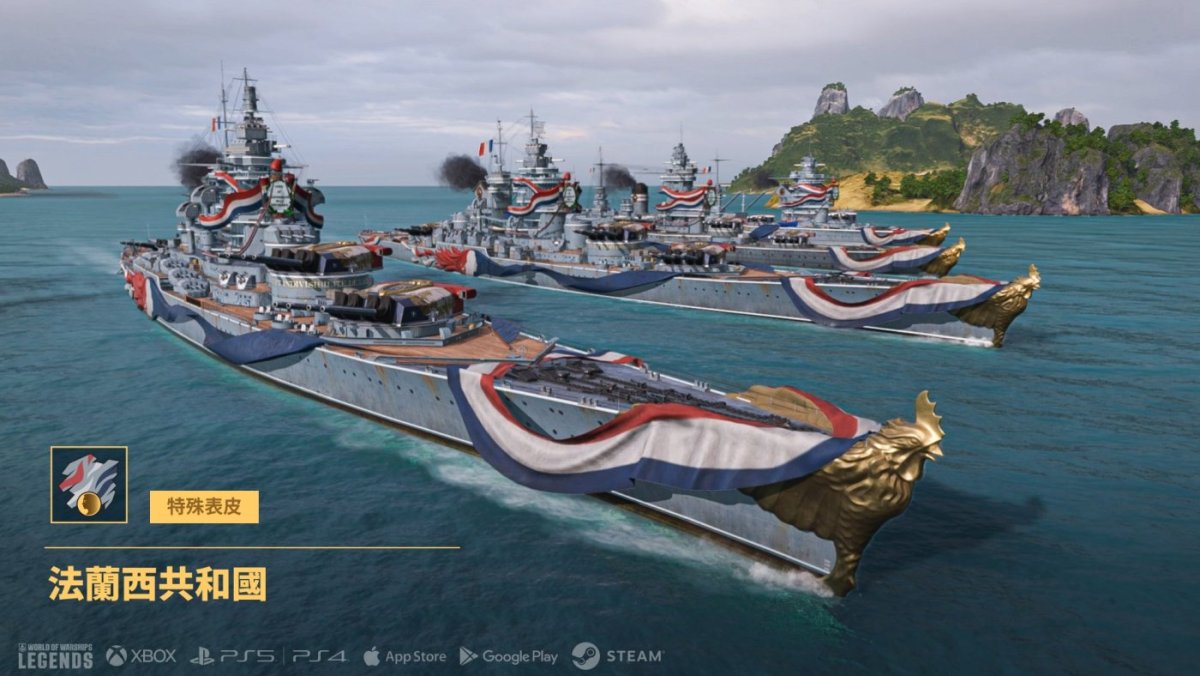The image size is (1200, 676).
Task: Click the French Republic skin icon
Action: (89, 485)
